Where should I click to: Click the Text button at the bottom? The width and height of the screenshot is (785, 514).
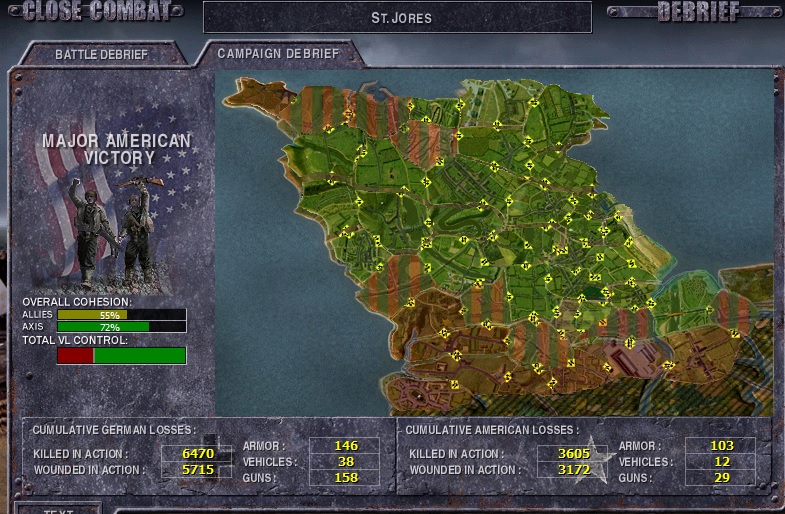(x=58, y=509)
